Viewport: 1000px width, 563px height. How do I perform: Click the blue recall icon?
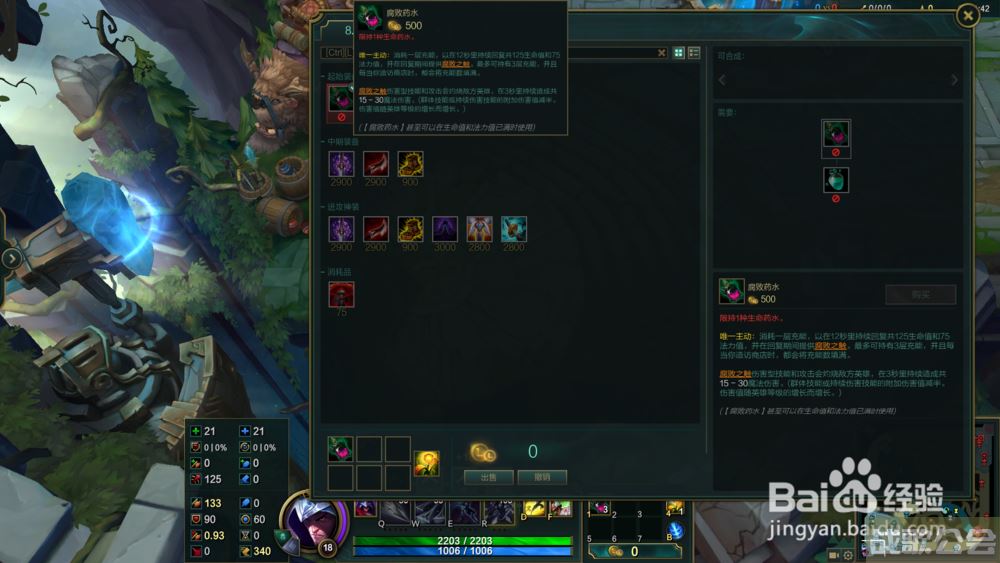pos(676,530)
